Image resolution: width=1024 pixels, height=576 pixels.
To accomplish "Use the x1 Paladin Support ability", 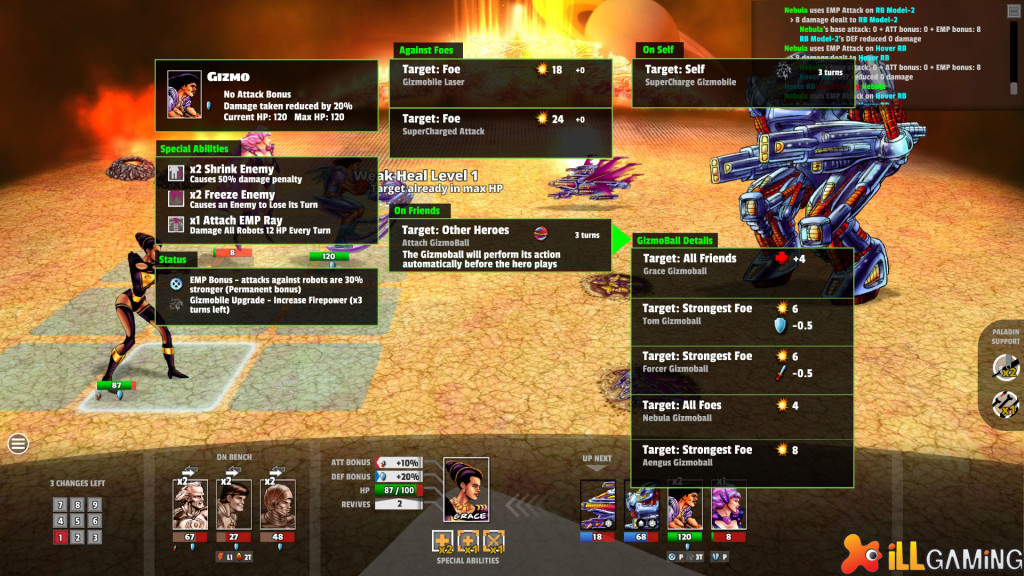I will (x=1005, y=405).
